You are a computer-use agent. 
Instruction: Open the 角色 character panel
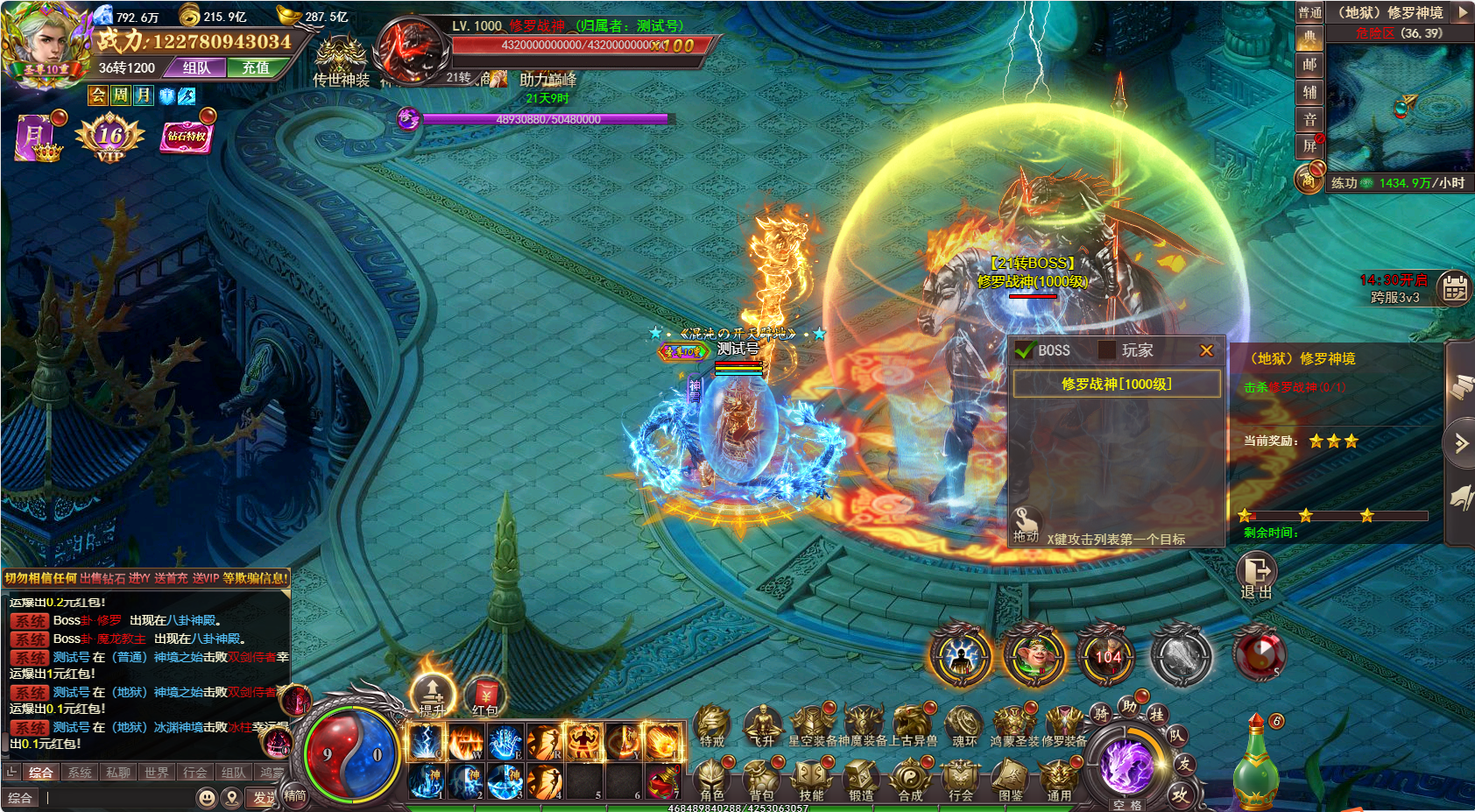pos(712,779)
